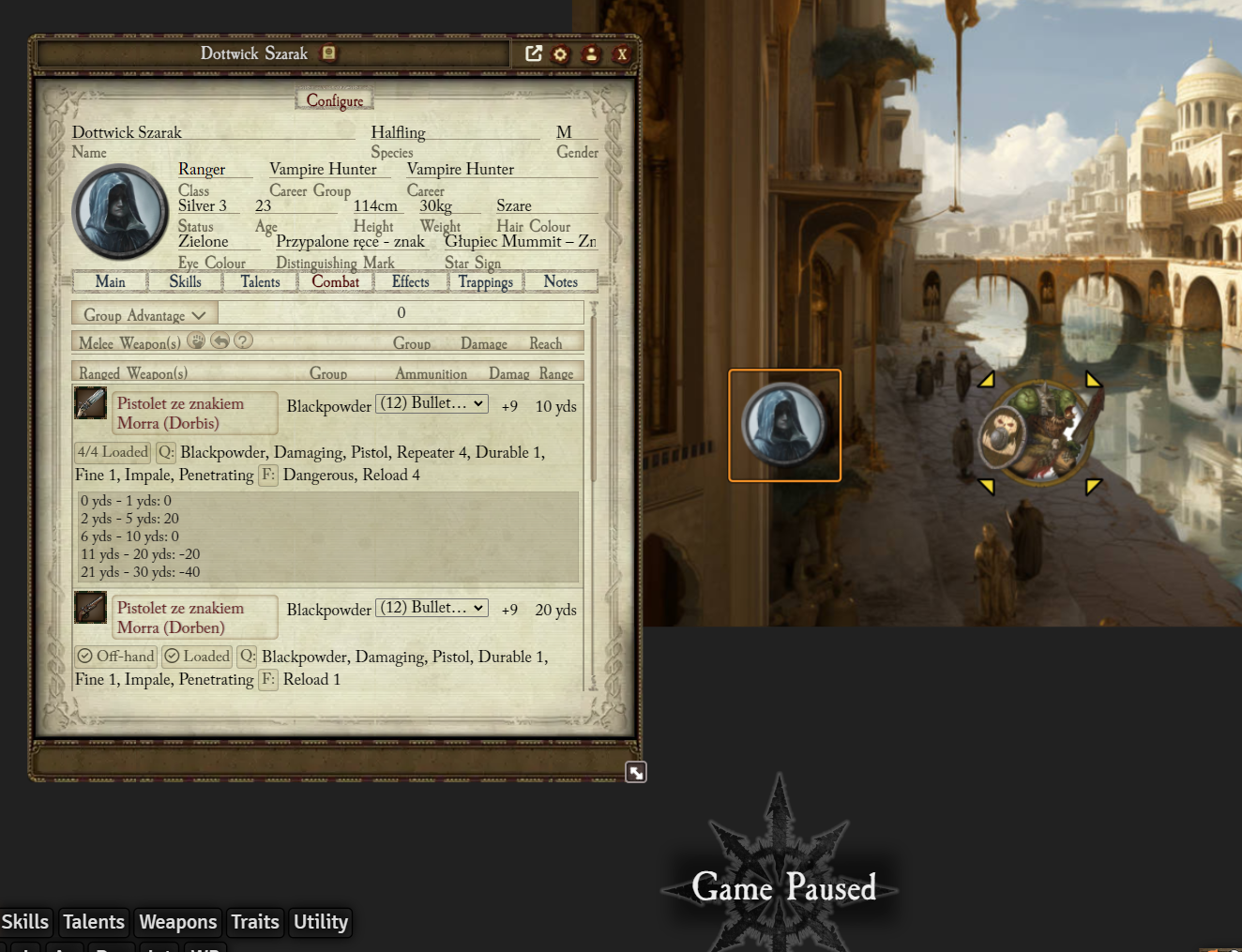Click the pistol icon for Morra (Dorbis)
The width and height of the screenshot is (1242, 952).
[90, 403]
